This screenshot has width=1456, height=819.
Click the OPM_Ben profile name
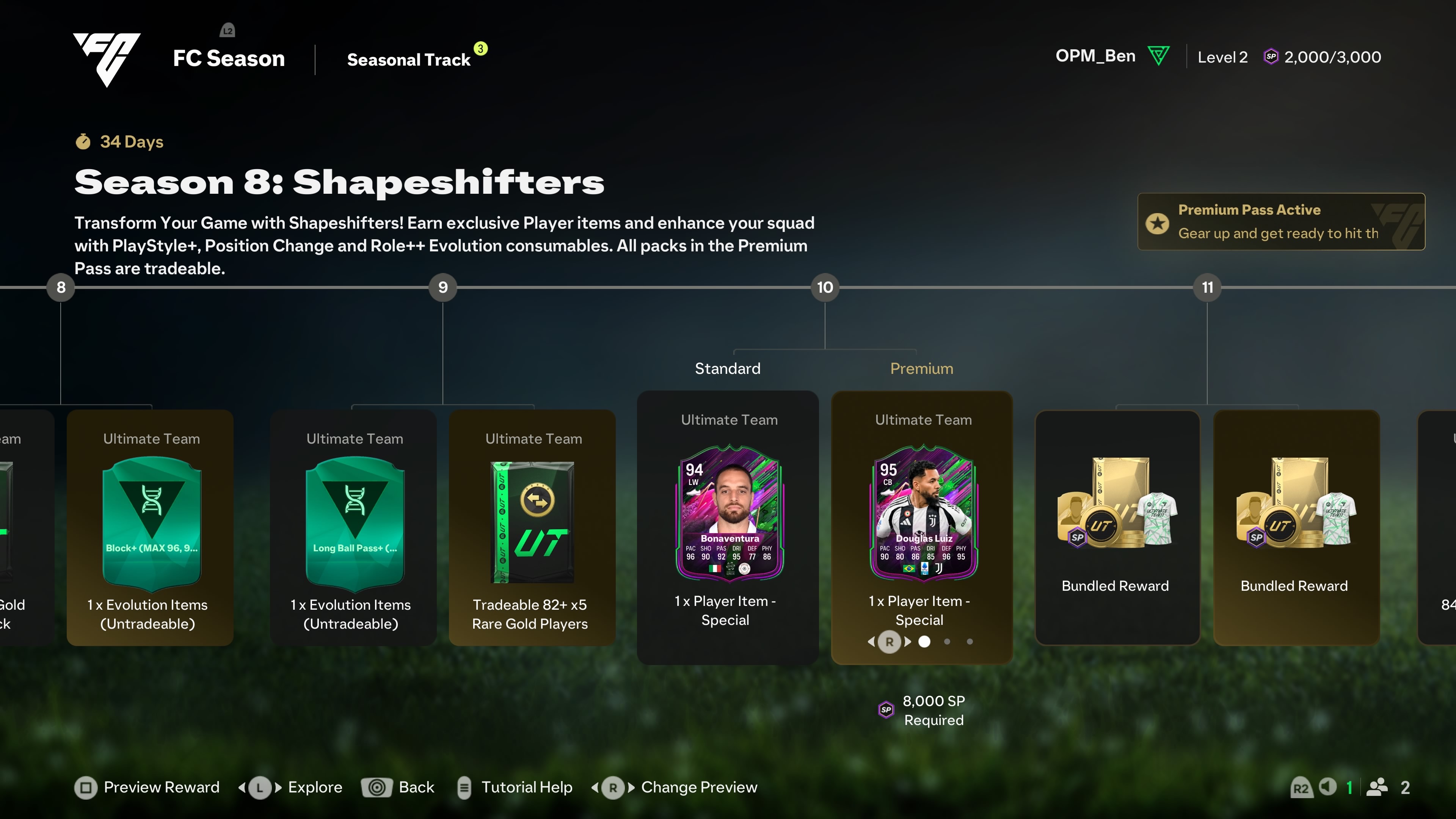tap(1095, 56)
